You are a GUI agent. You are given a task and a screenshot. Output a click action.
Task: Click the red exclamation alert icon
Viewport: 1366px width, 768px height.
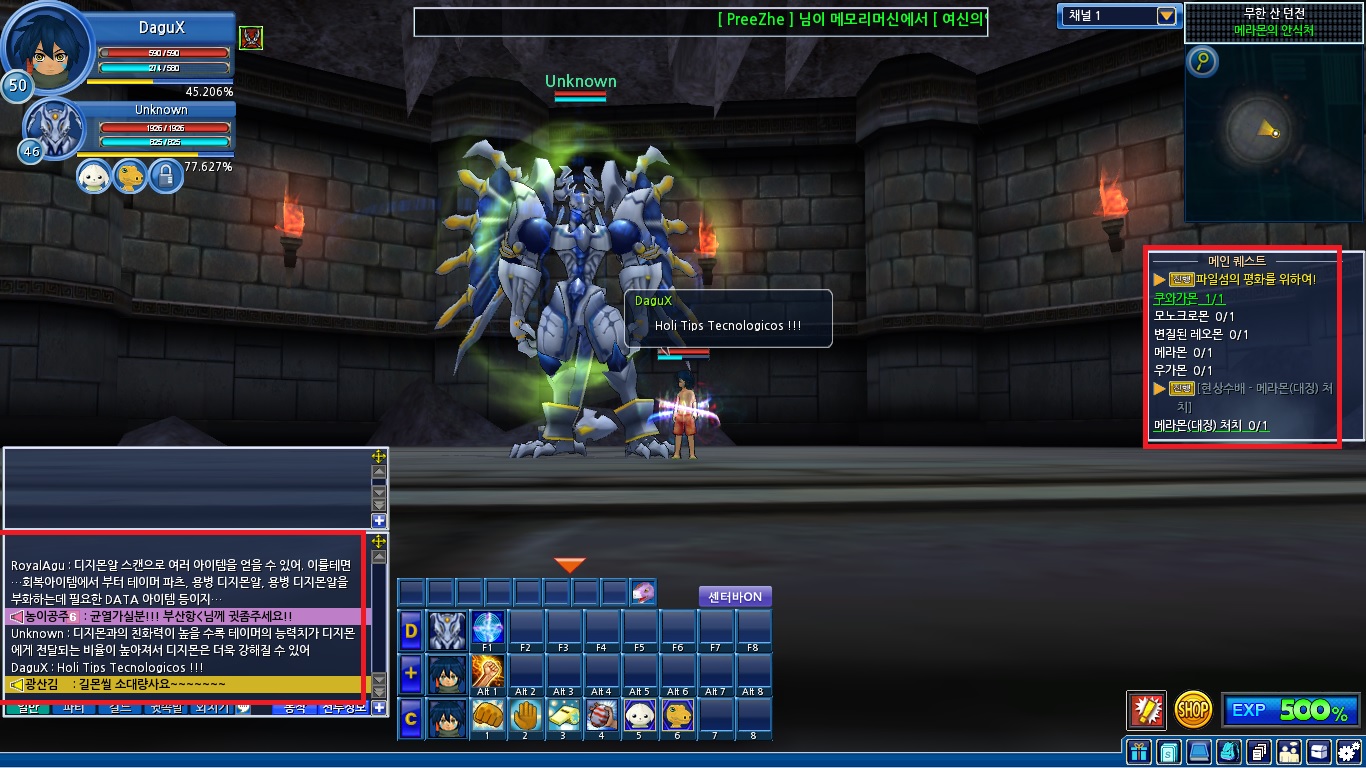tap(1146, 710)
